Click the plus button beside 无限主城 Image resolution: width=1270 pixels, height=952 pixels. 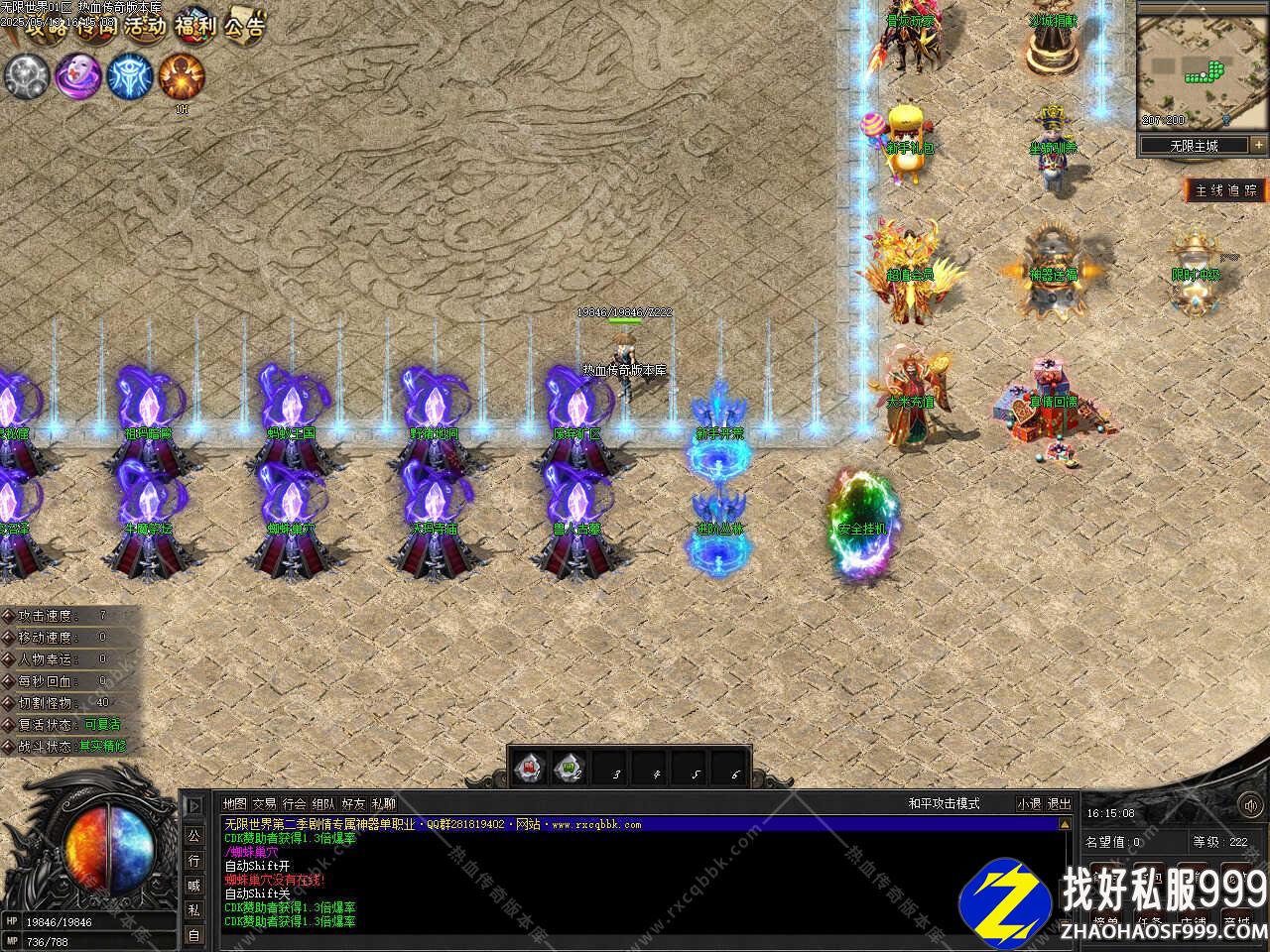tap(1258, 145)
